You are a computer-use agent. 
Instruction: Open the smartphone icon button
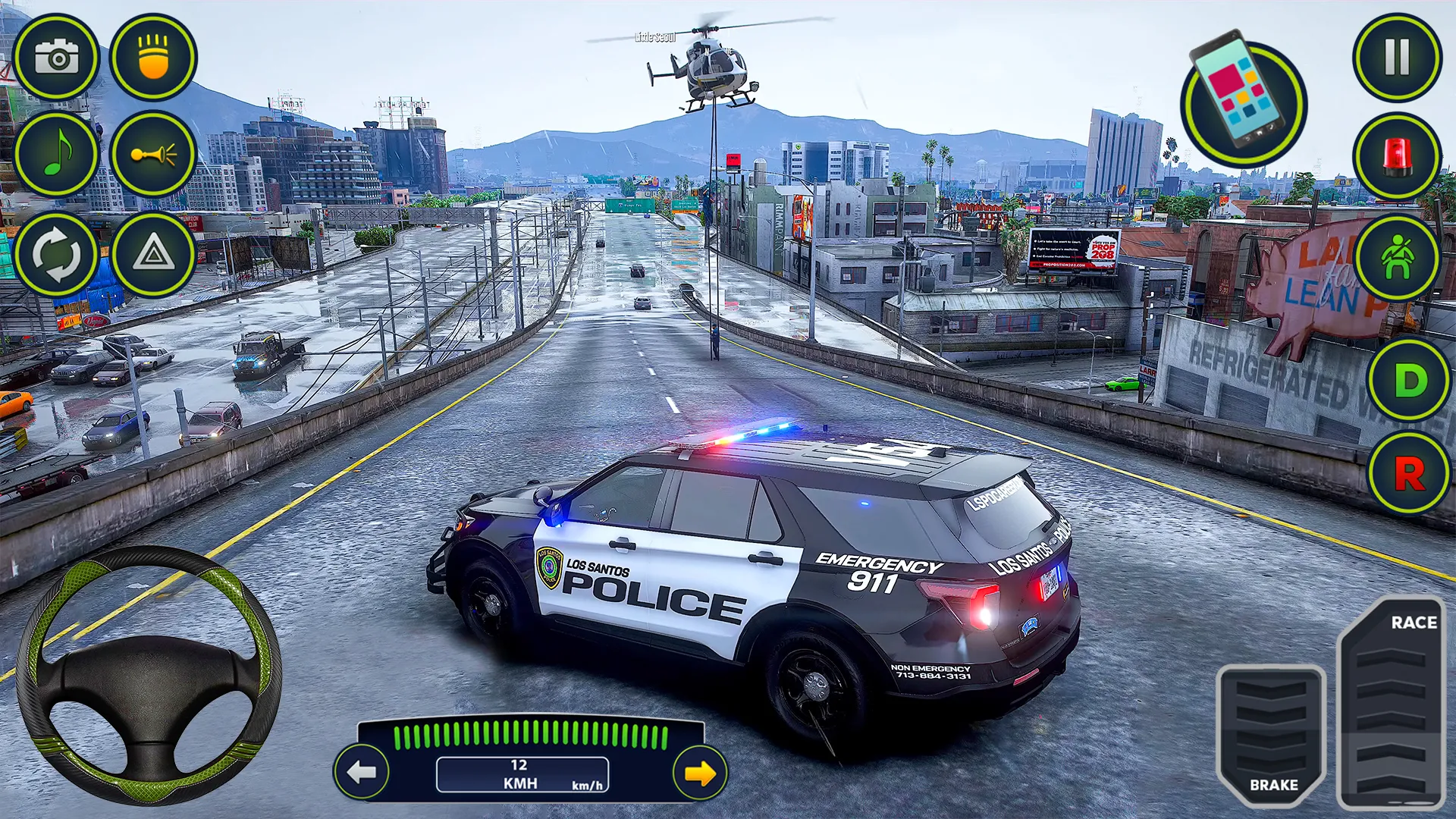[x=1243, y=101]
